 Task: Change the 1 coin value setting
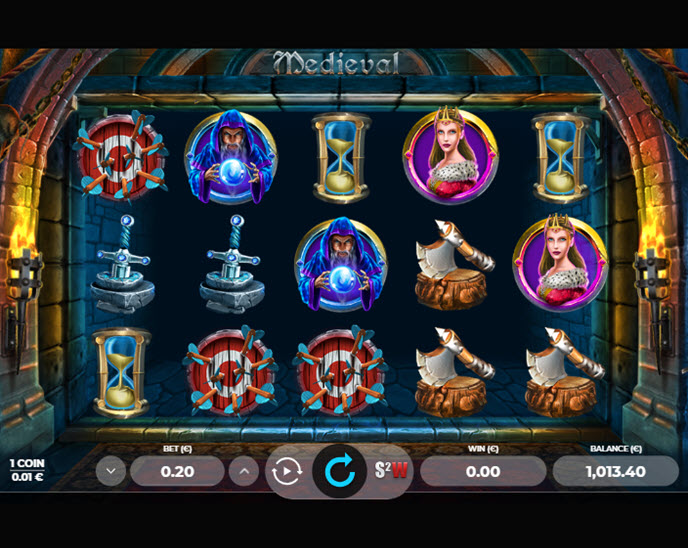(x=26, y=470)
